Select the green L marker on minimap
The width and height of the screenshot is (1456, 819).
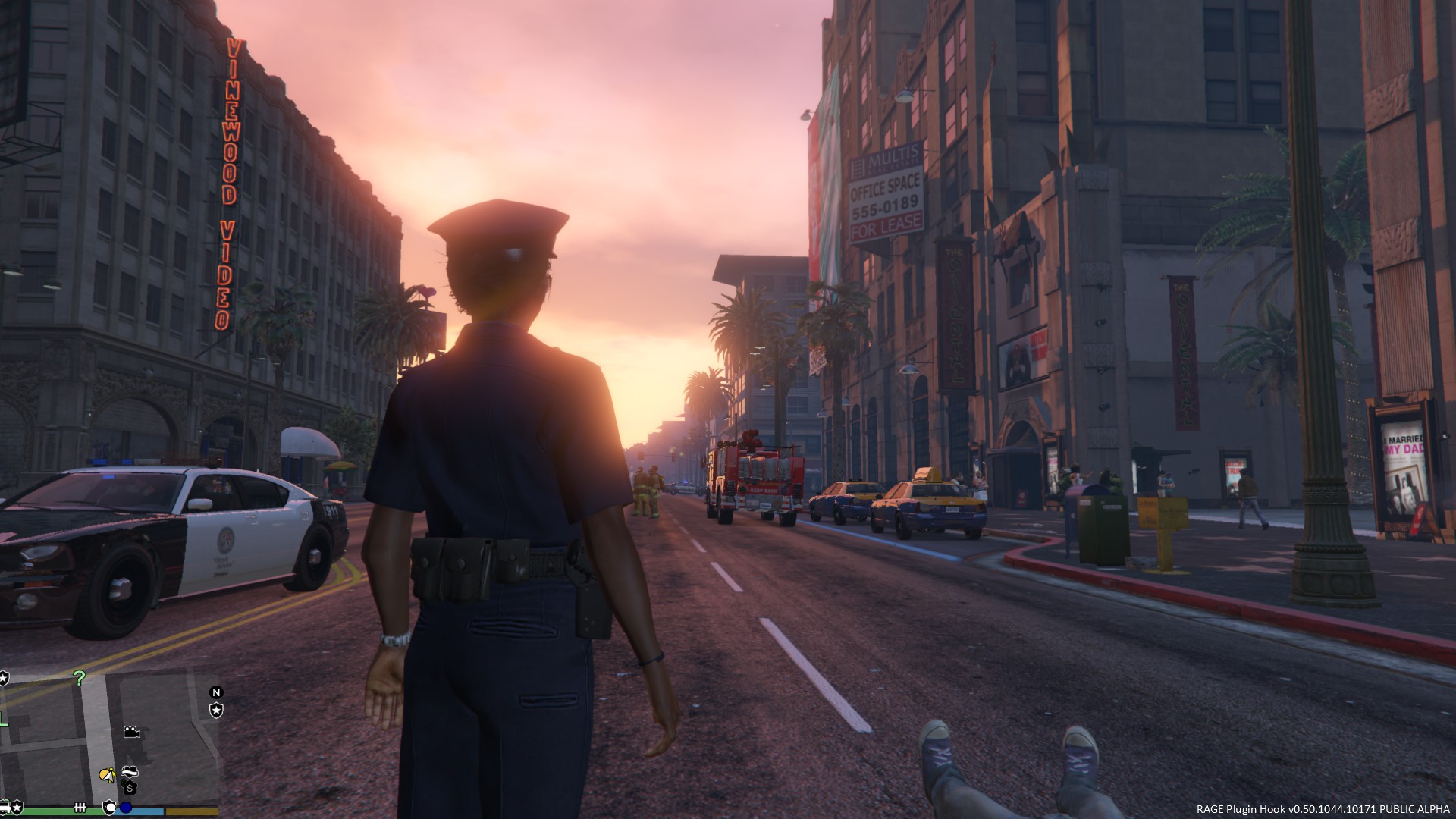pos(4,719)
